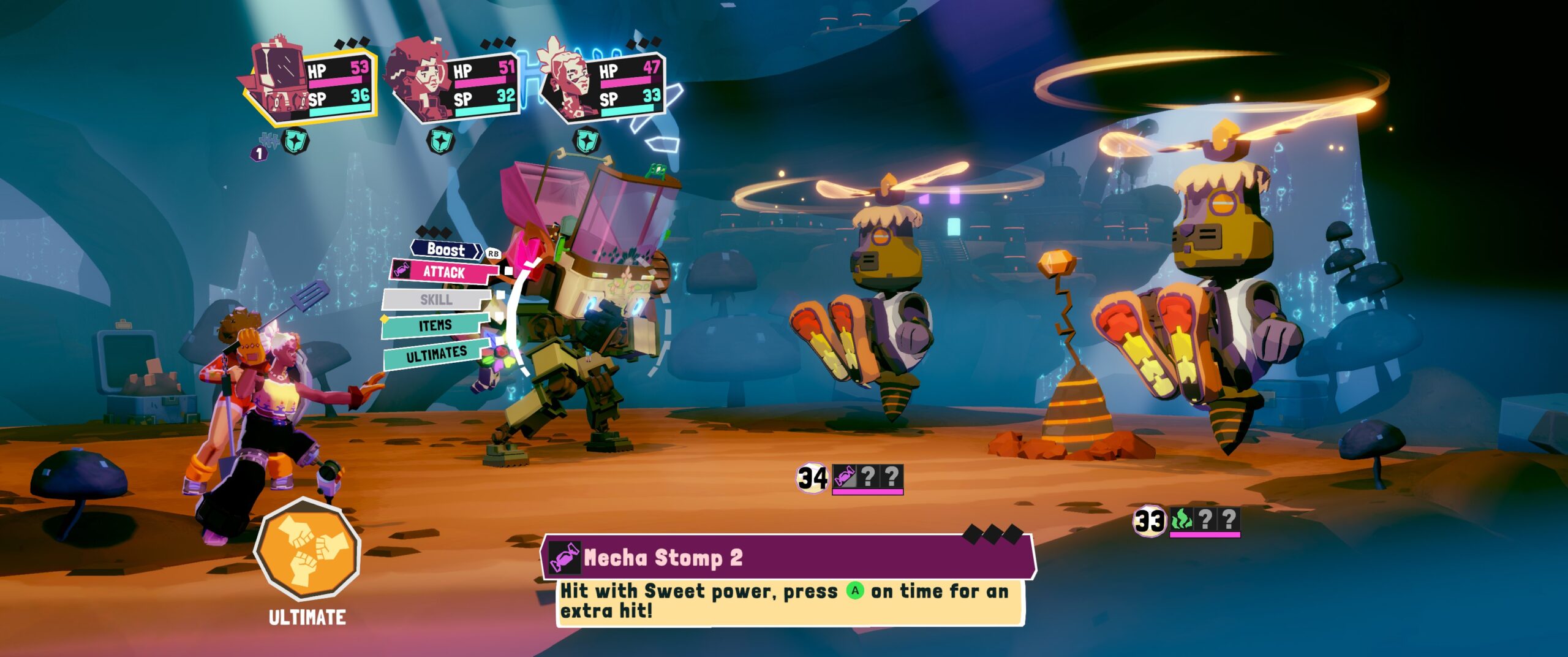1568x657 pixels.
Task: Inspect the shield status icon under 51 HP member
Action: pos(440,141)
